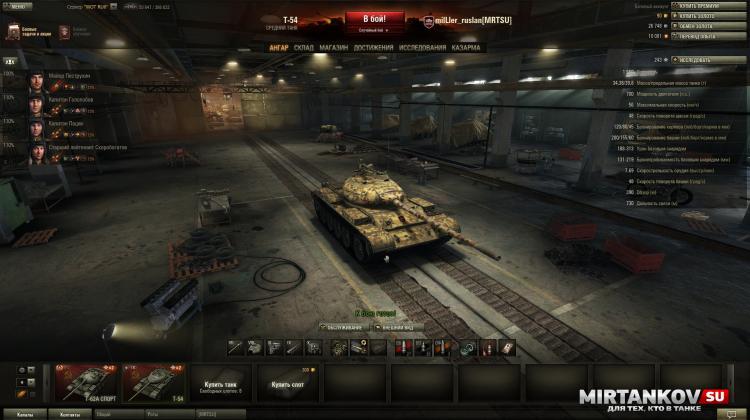Show the Достижения tab
Screen dimensions: 750x420
coord(373,46)
